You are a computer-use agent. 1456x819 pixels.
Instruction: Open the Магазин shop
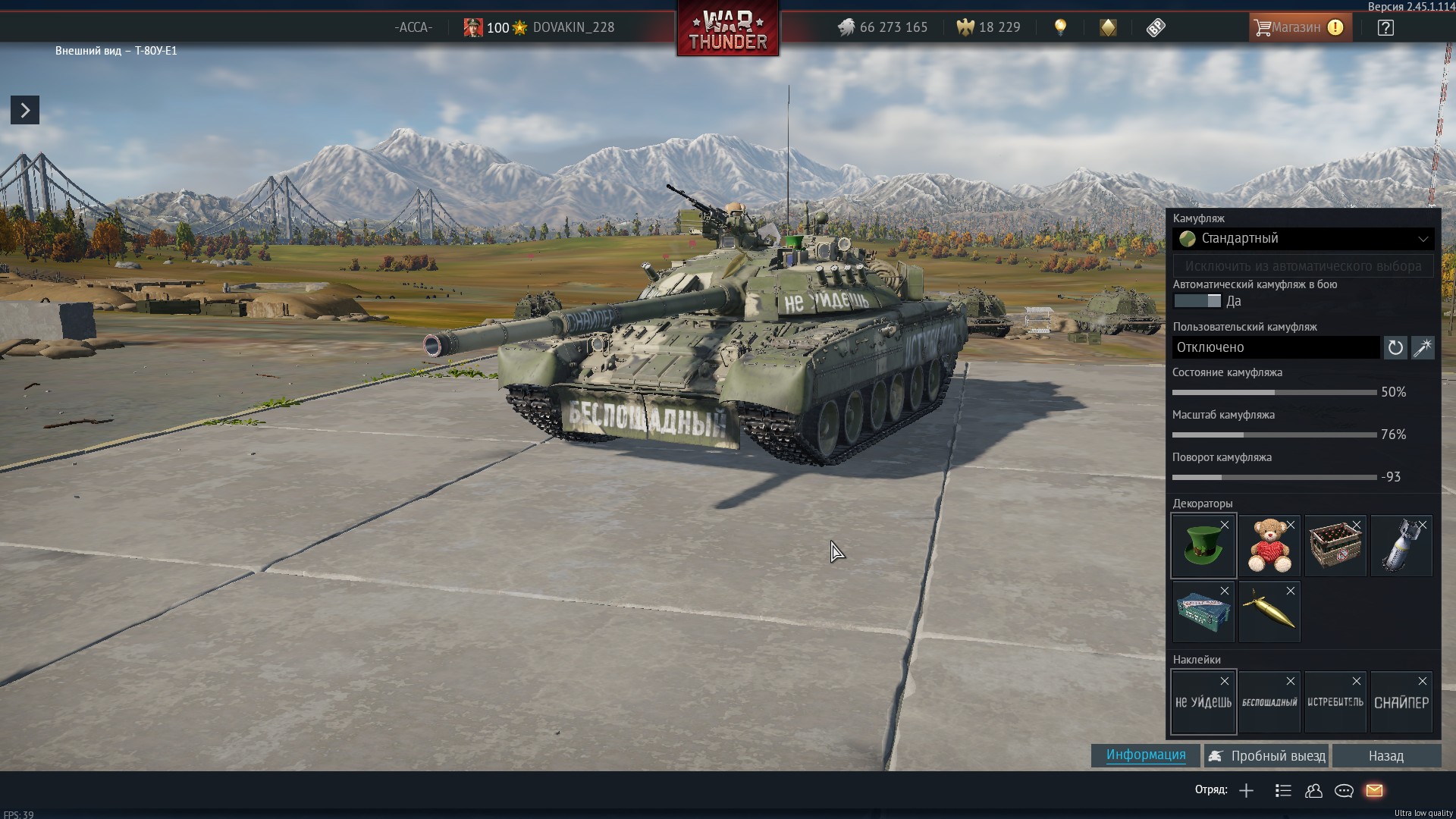coord(1299,28)
